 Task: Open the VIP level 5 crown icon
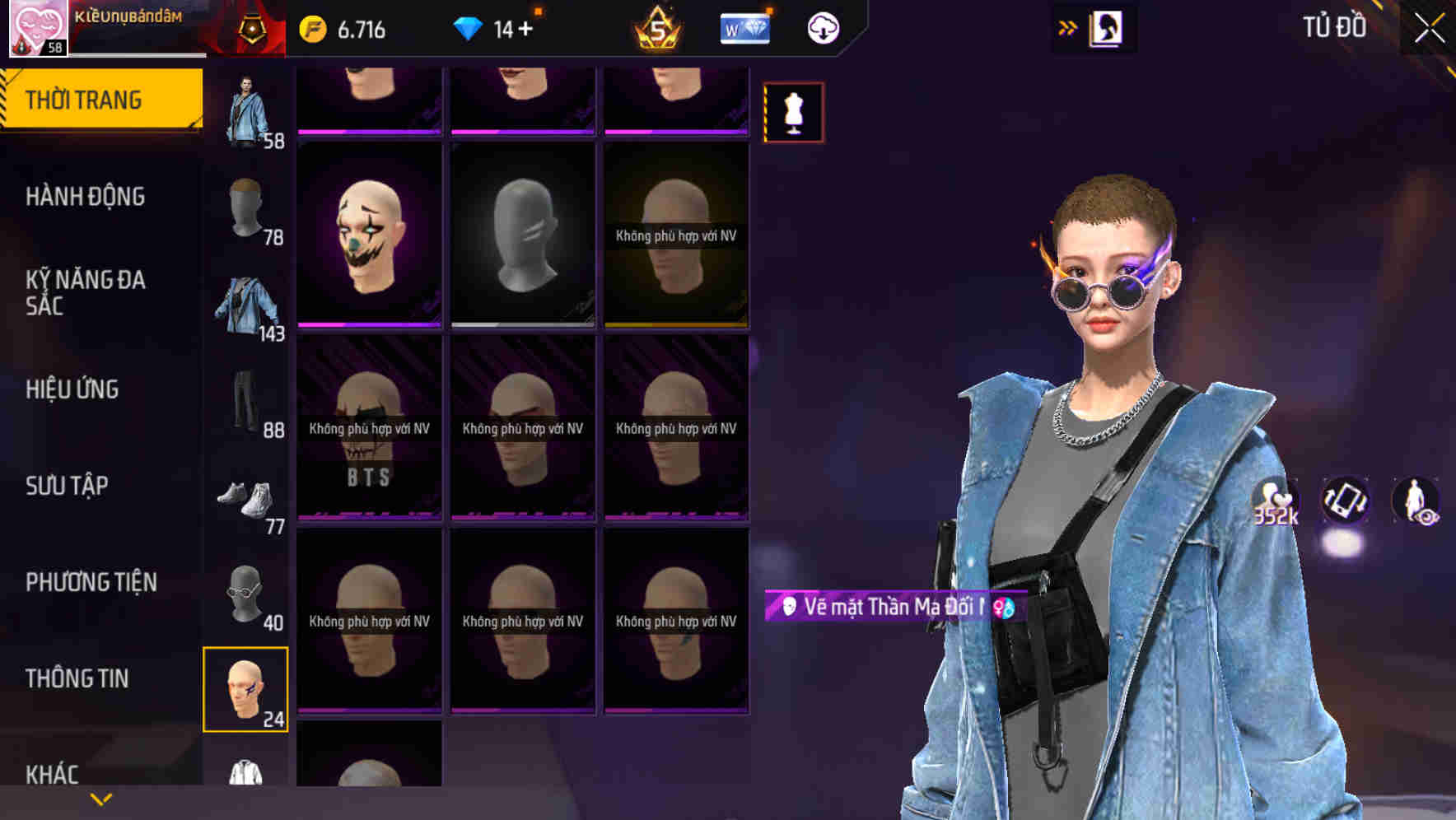tap(659, 26)
